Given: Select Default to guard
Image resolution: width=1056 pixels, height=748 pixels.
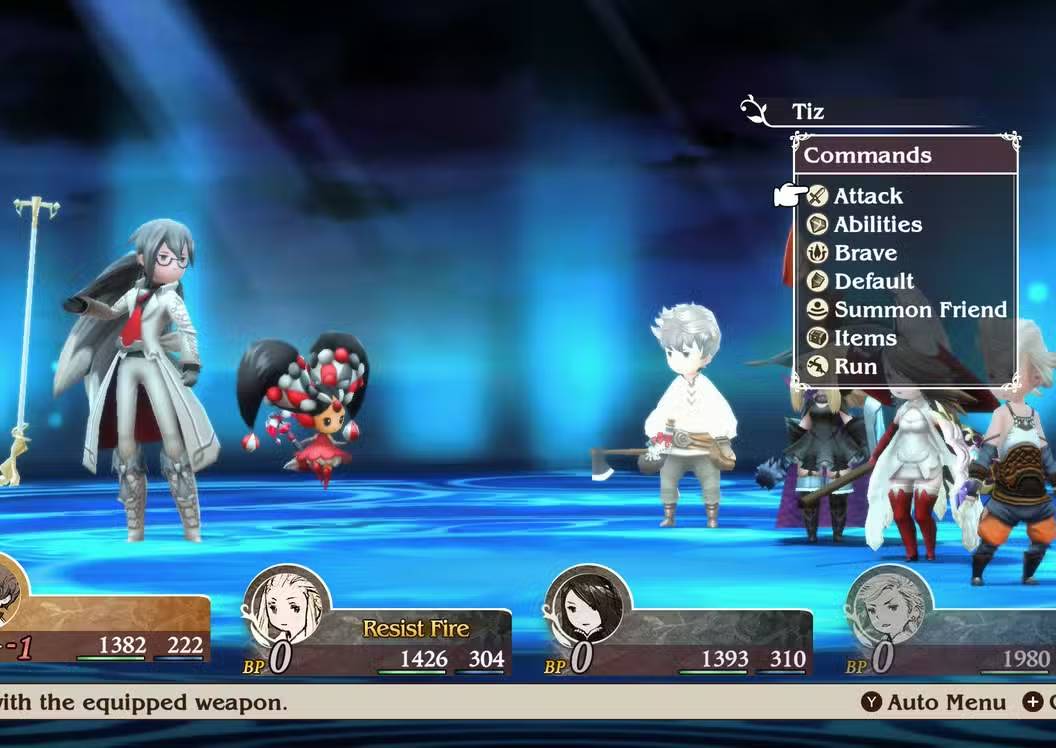Looking at the screenshot, I should tap(873, 281).
